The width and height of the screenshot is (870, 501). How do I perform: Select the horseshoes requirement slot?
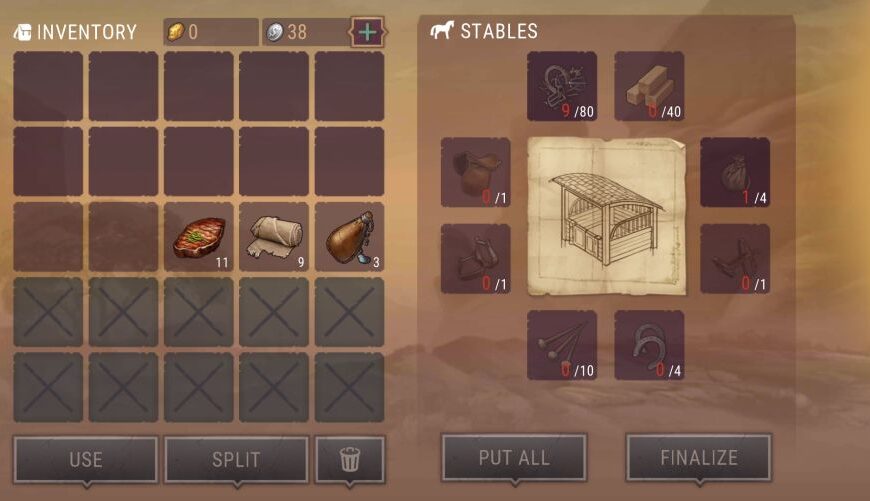(649, 345)
